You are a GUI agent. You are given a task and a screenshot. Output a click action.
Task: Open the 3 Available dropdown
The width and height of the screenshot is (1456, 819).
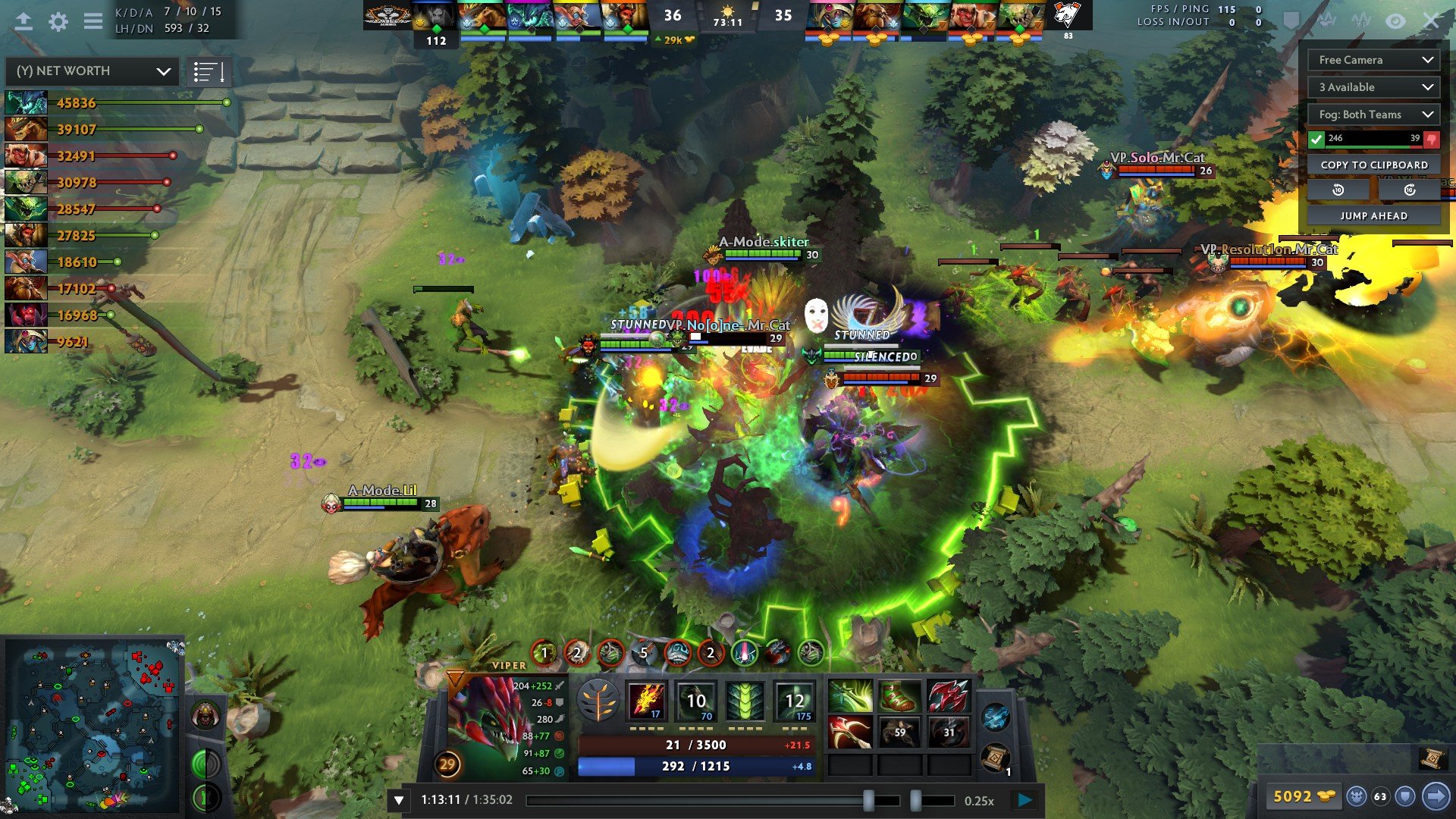coord(1373,87)
